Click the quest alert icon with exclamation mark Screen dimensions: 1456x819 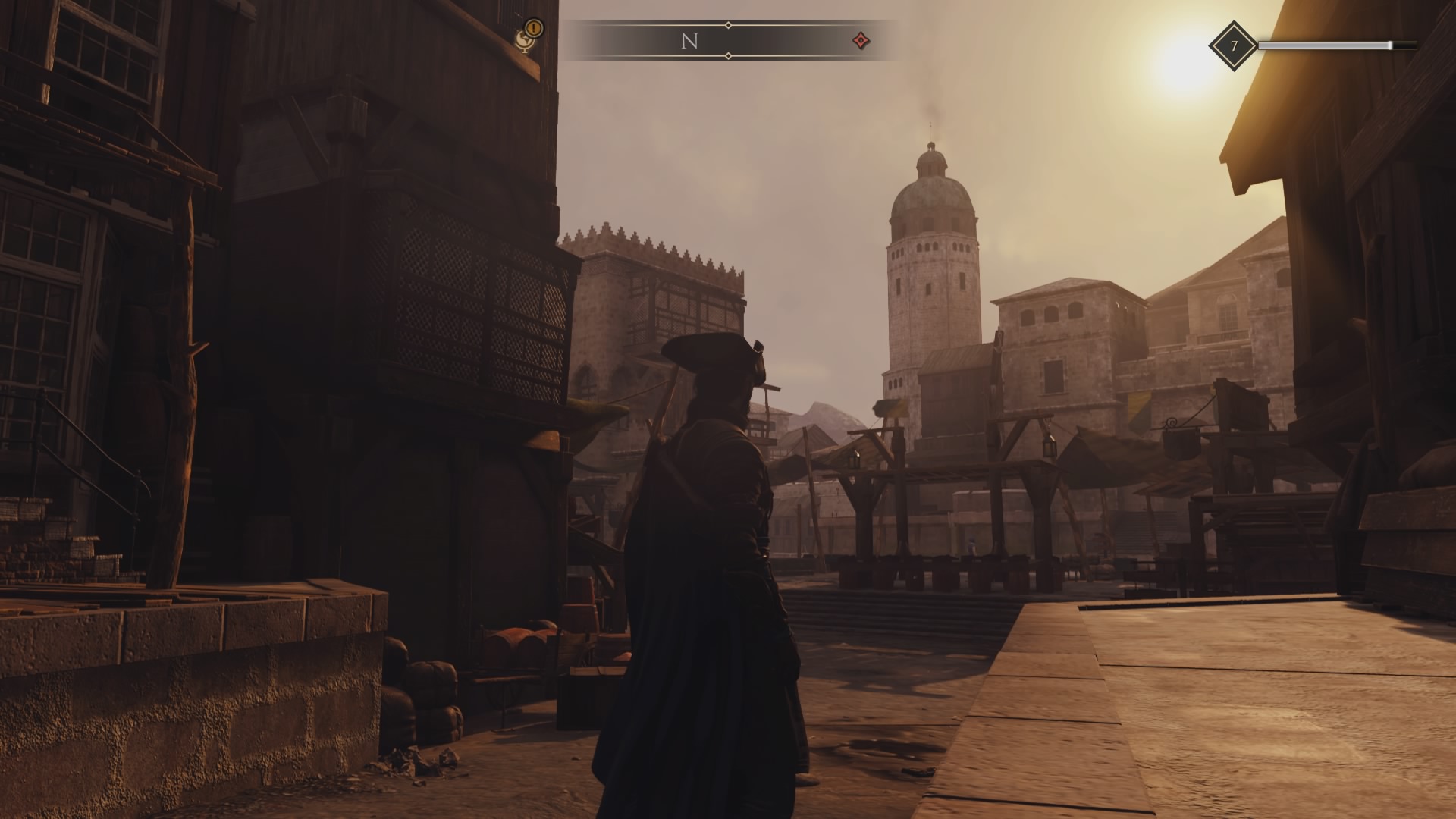coord(530,34)
